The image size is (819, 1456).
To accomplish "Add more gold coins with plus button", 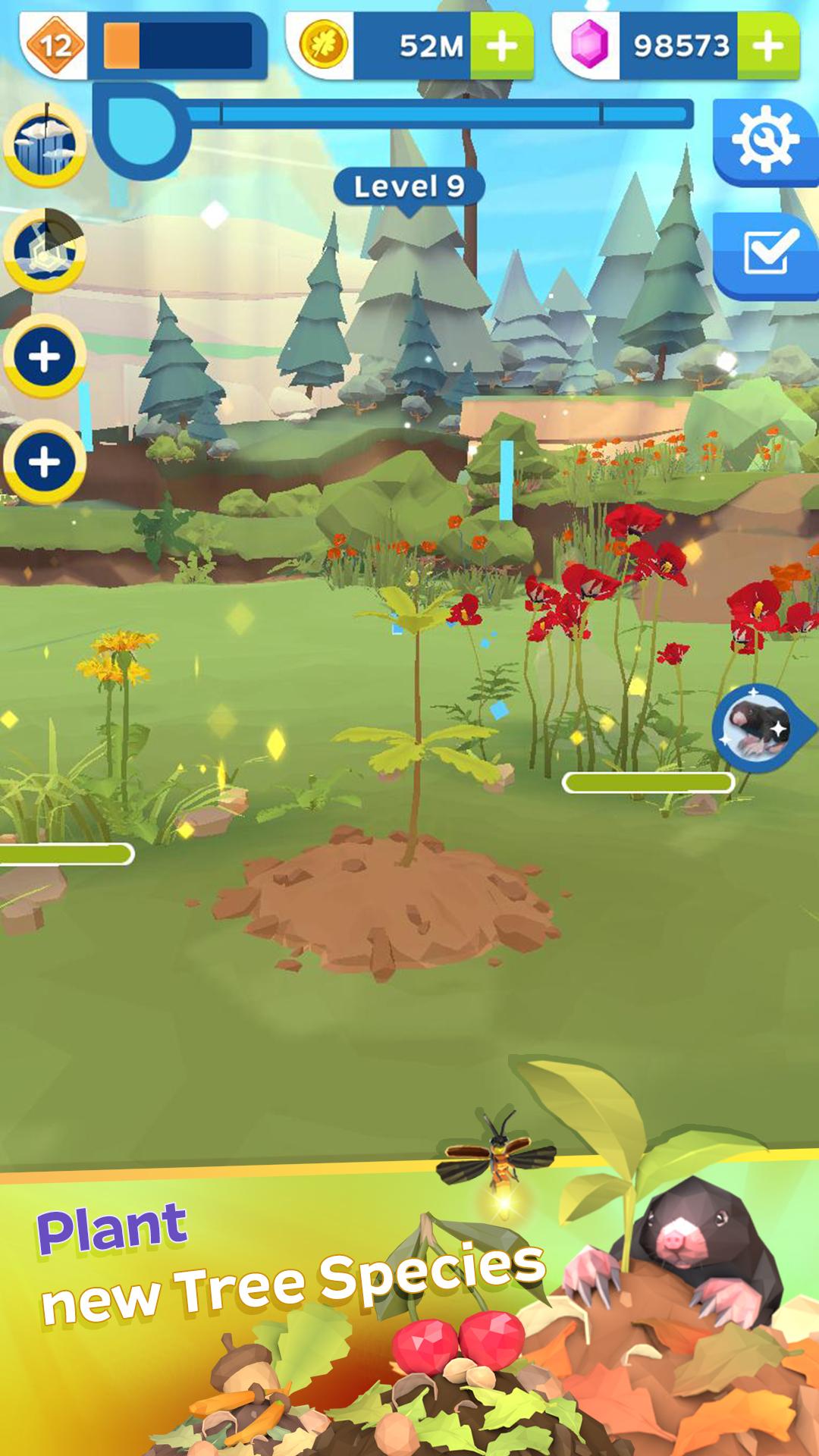I will pos(501,46).
